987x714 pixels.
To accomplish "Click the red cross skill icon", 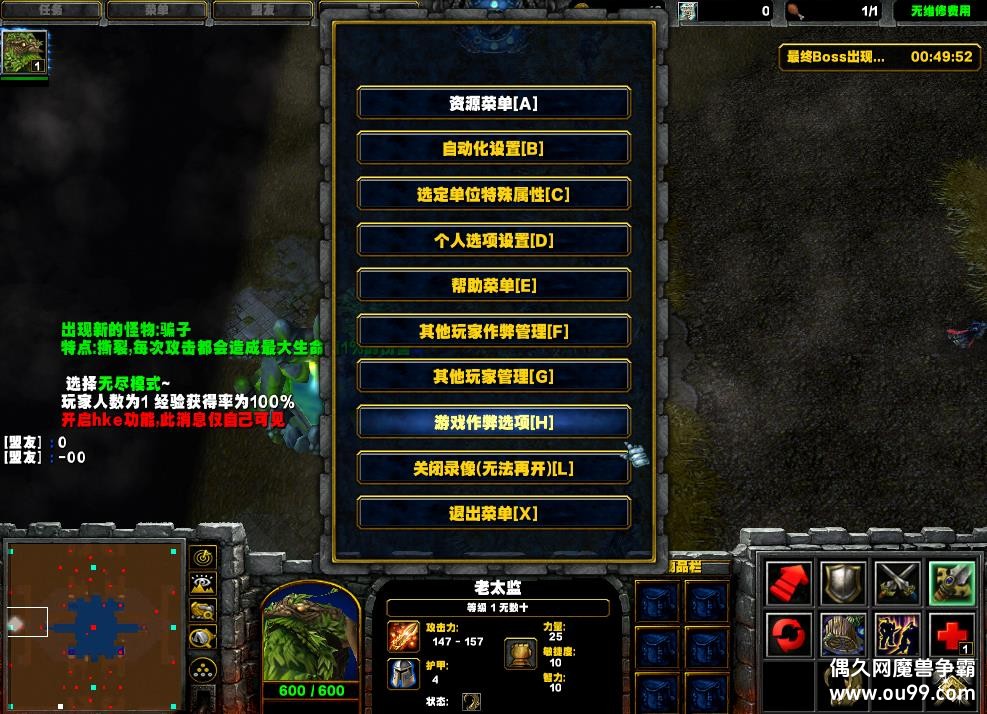I will click(951, 636).
